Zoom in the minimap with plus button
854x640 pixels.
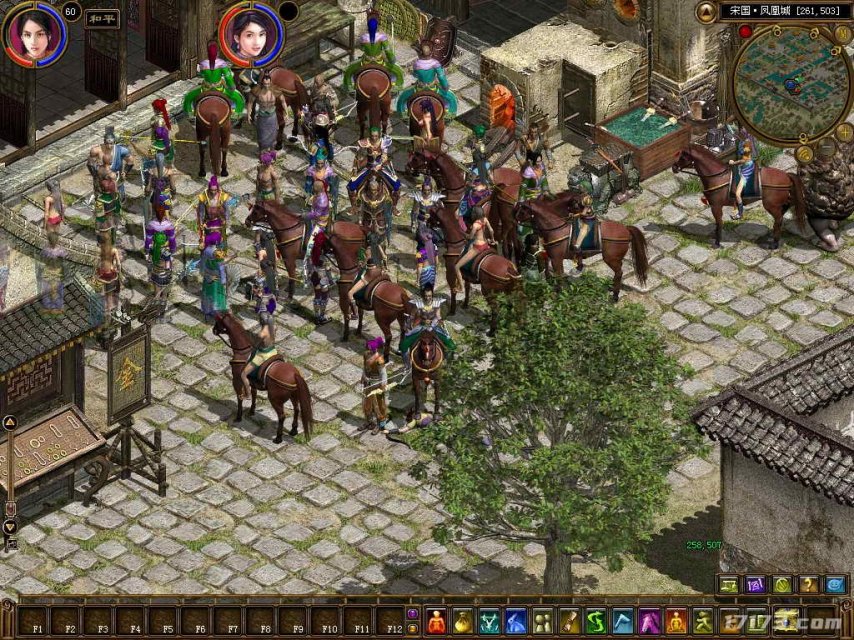click(844, 132)
